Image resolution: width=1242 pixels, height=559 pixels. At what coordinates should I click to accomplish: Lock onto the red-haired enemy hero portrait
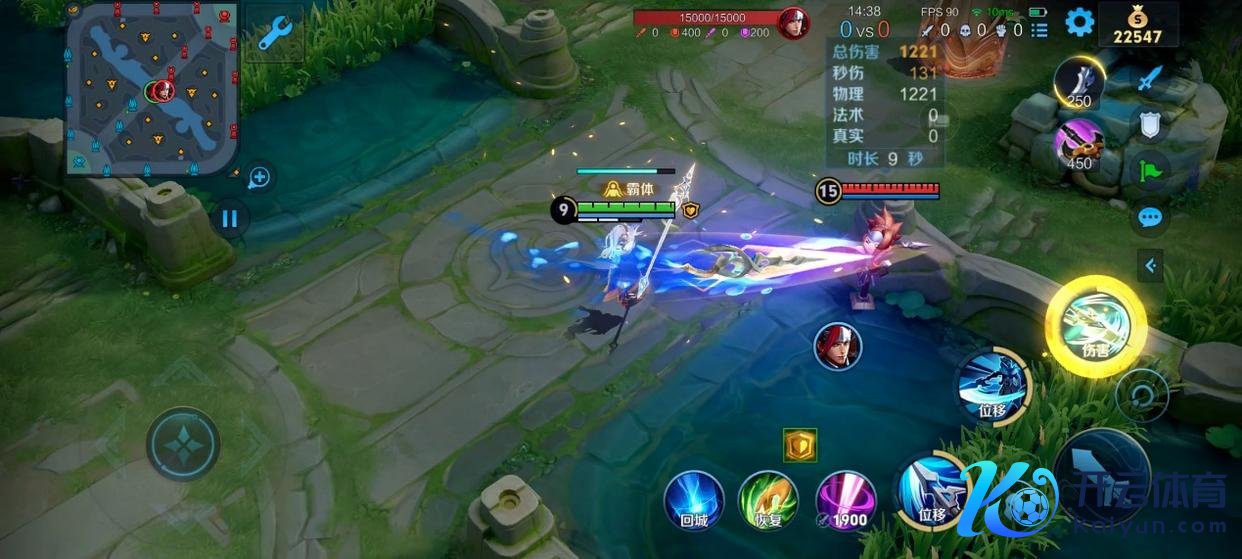pos(837,347)
